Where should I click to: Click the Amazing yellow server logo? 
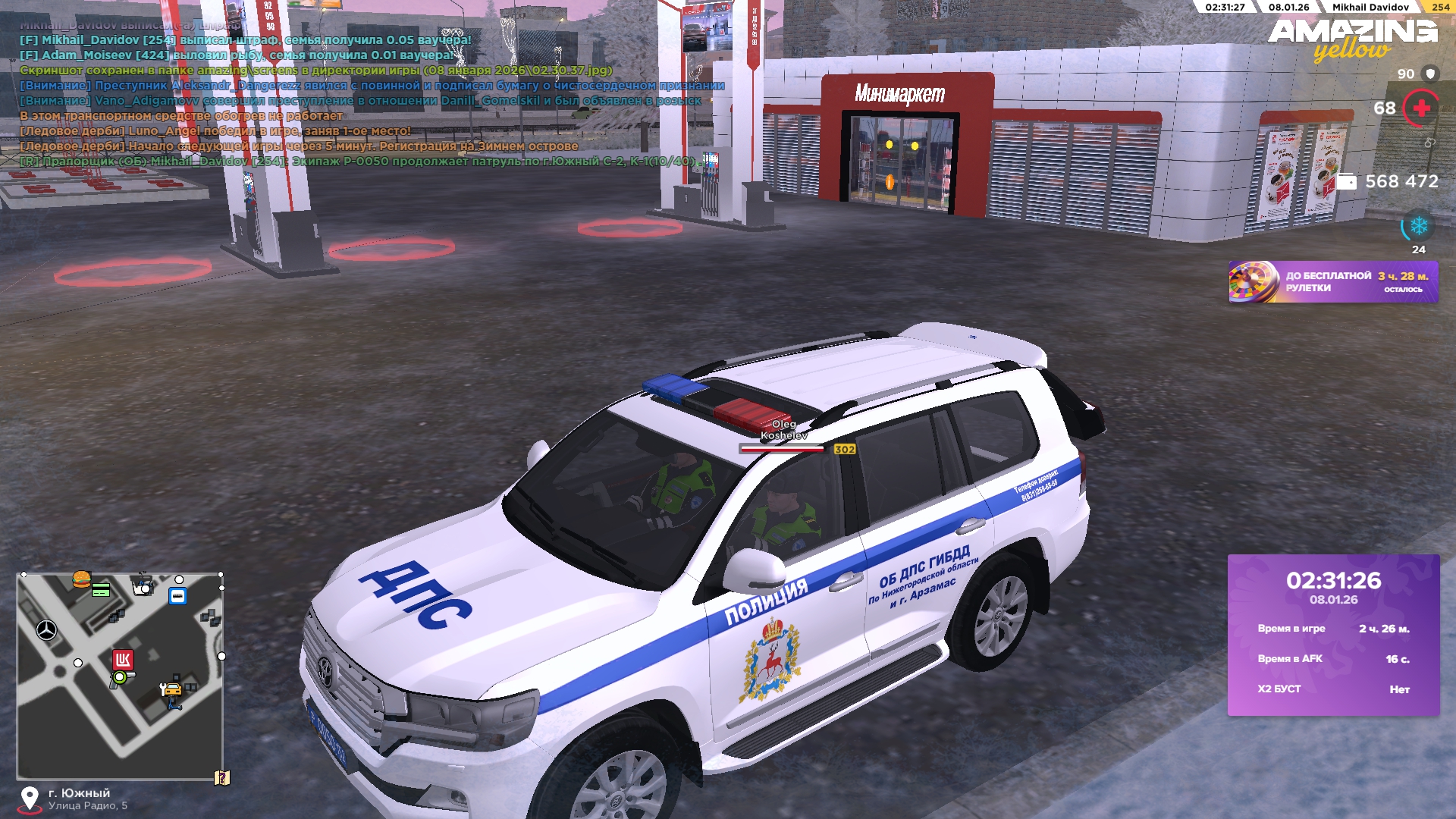click(1352, 39)
